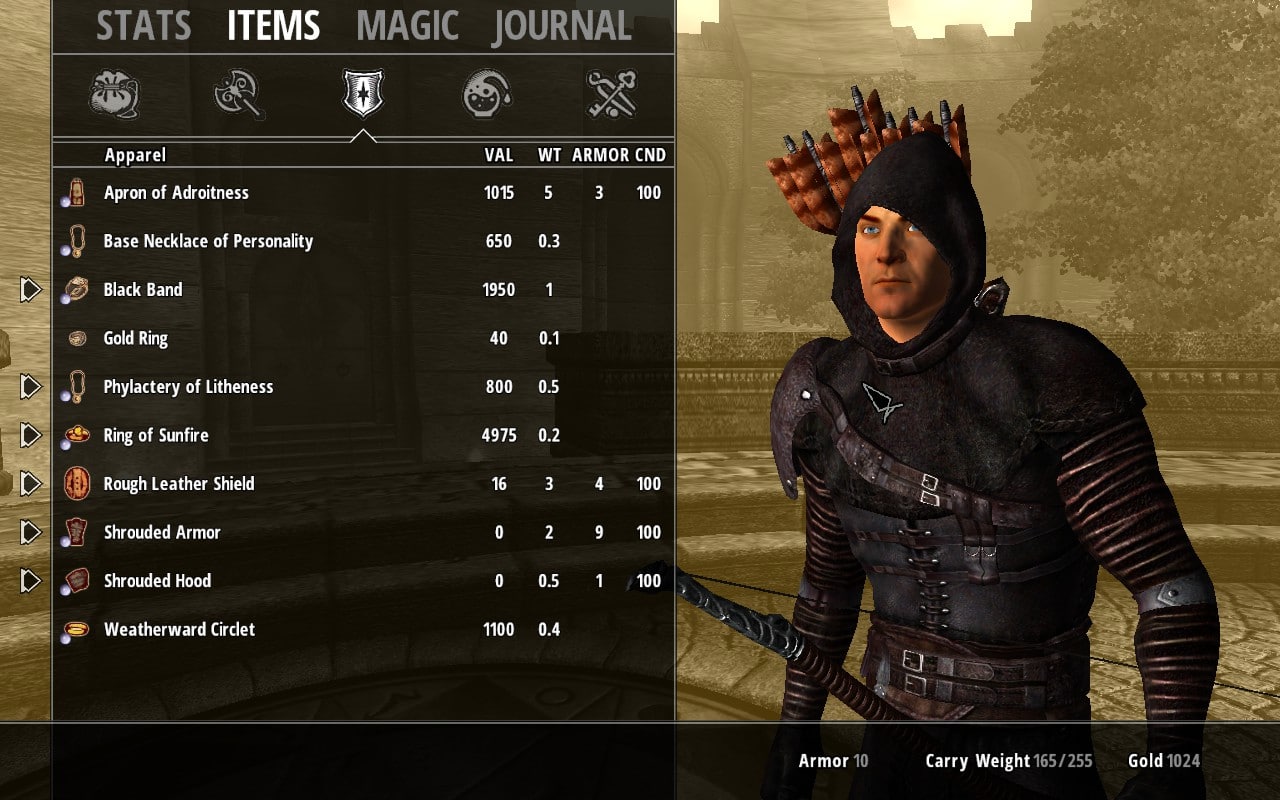Image resolution: width=1280 pixels, height=800 pixels.
Task: Select the Rough Leather Shield row
Action: (179, 484)
